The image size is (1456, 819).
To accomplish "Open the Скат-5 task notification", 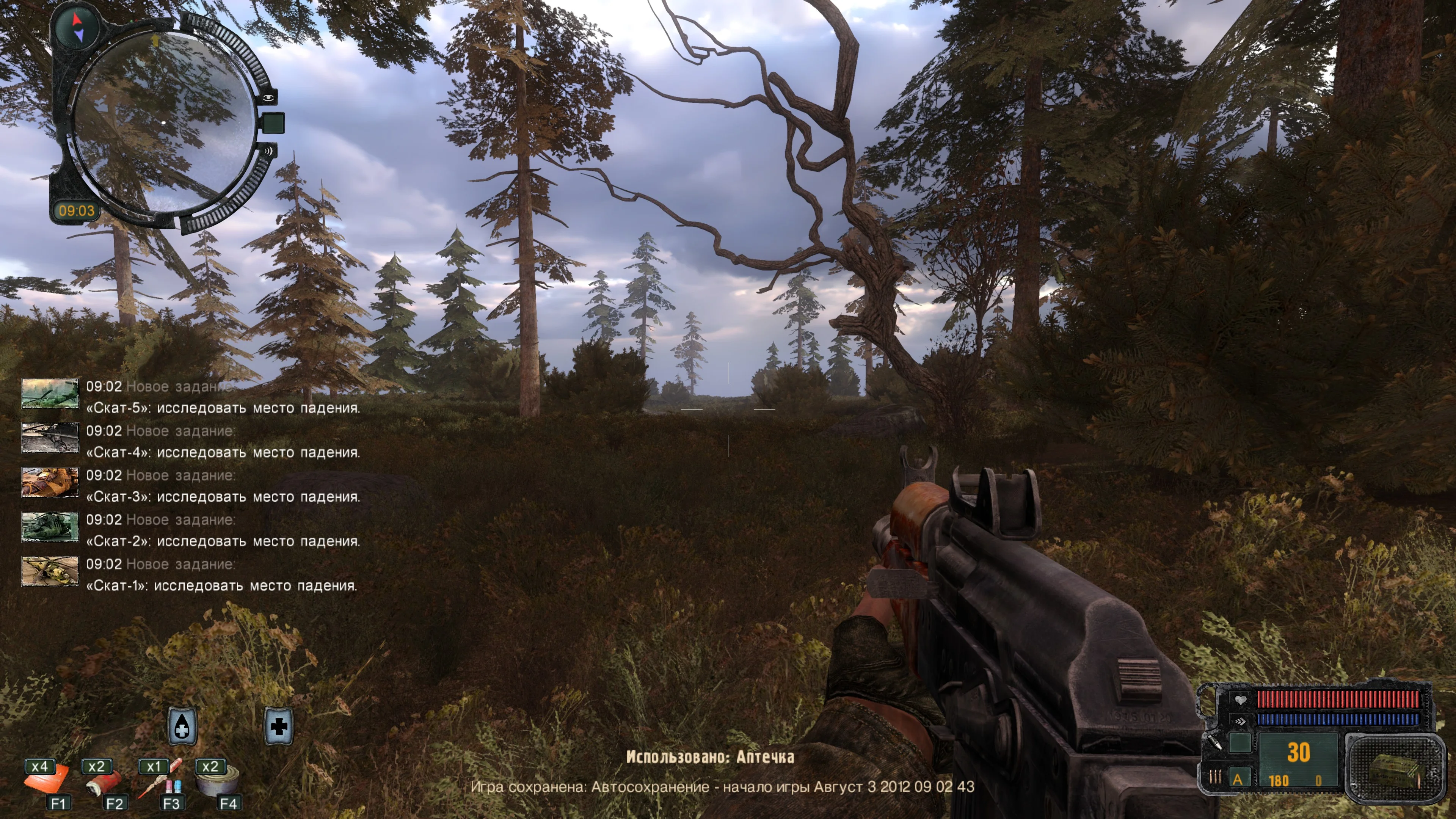I will coord(223,397).
